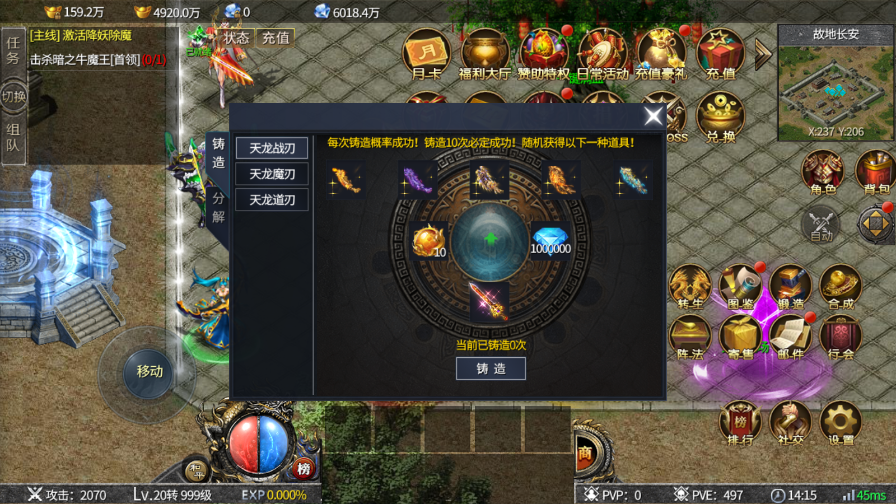Close the forging dialog window
896x504 pixels.
[654, 117]
